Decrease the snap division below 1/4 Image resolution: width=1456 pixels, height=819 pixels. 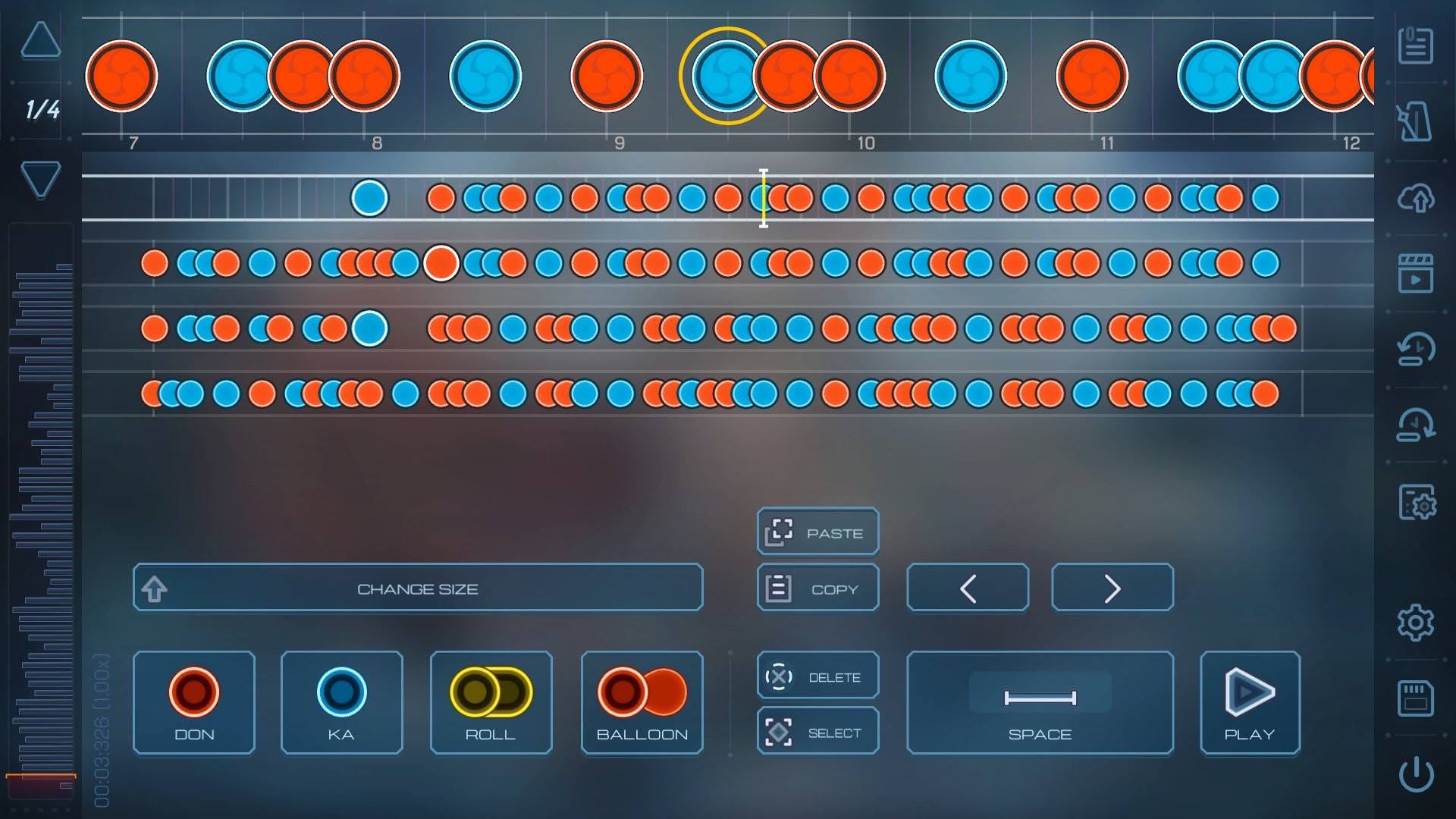coord(42,178)
